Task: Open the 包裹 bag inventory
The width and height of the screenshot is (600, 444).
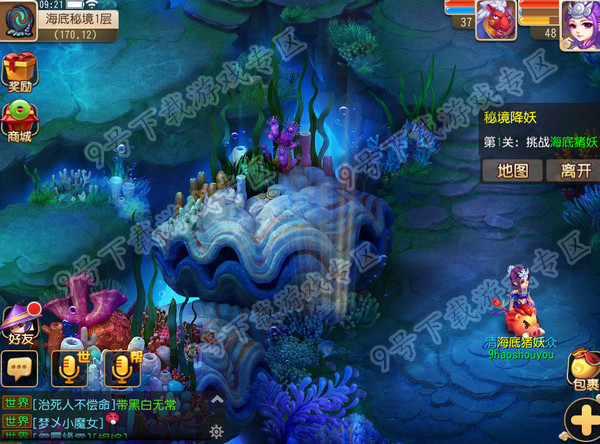Action: point(583,370)
